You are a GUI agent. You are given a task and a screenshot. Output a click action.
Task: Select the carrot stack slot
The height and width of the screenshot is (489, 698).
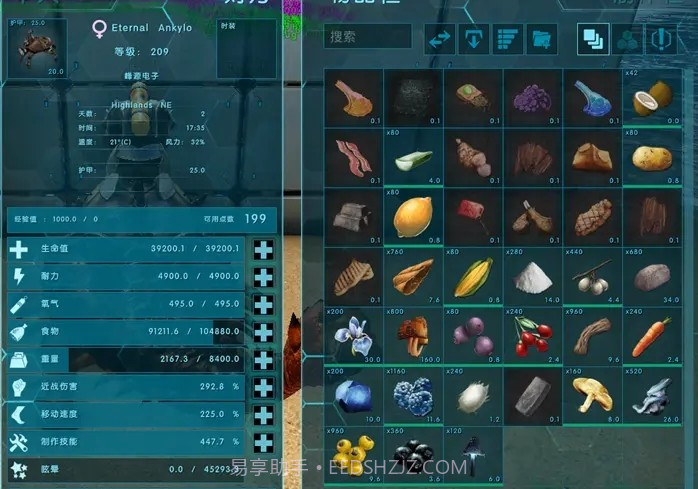point(651,336)
